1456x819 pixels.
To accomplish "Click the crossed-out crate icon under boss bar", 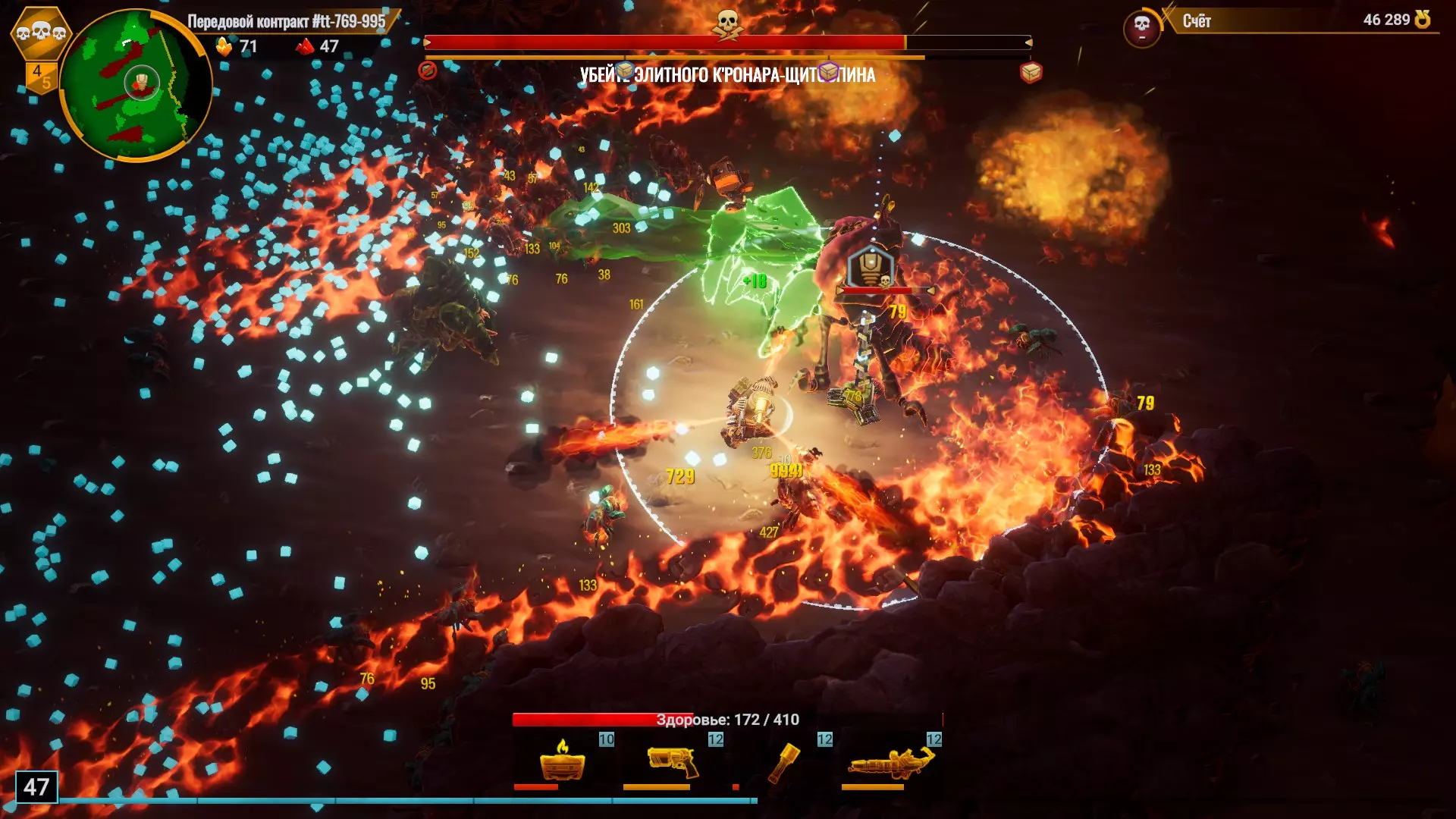I will [428, 71].
